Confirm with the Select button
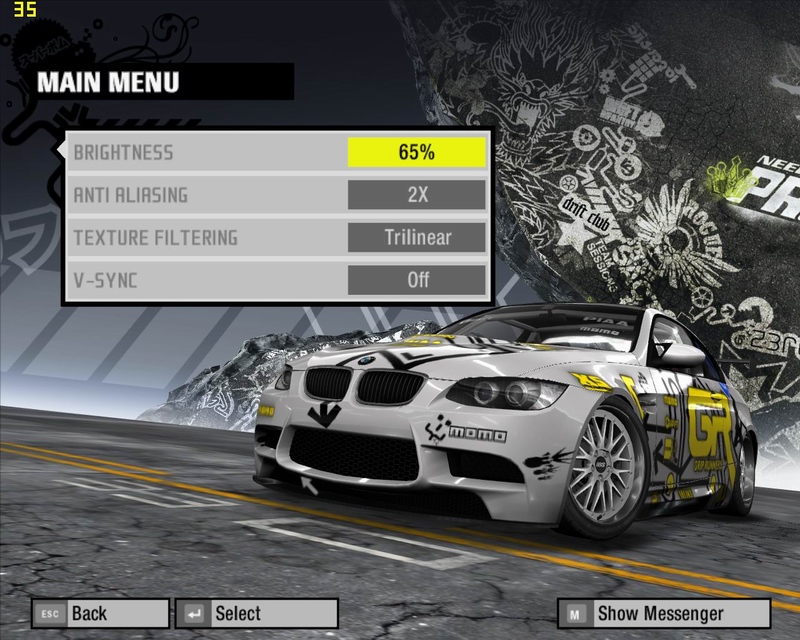 pyautogui.click(x=256, y=613)
